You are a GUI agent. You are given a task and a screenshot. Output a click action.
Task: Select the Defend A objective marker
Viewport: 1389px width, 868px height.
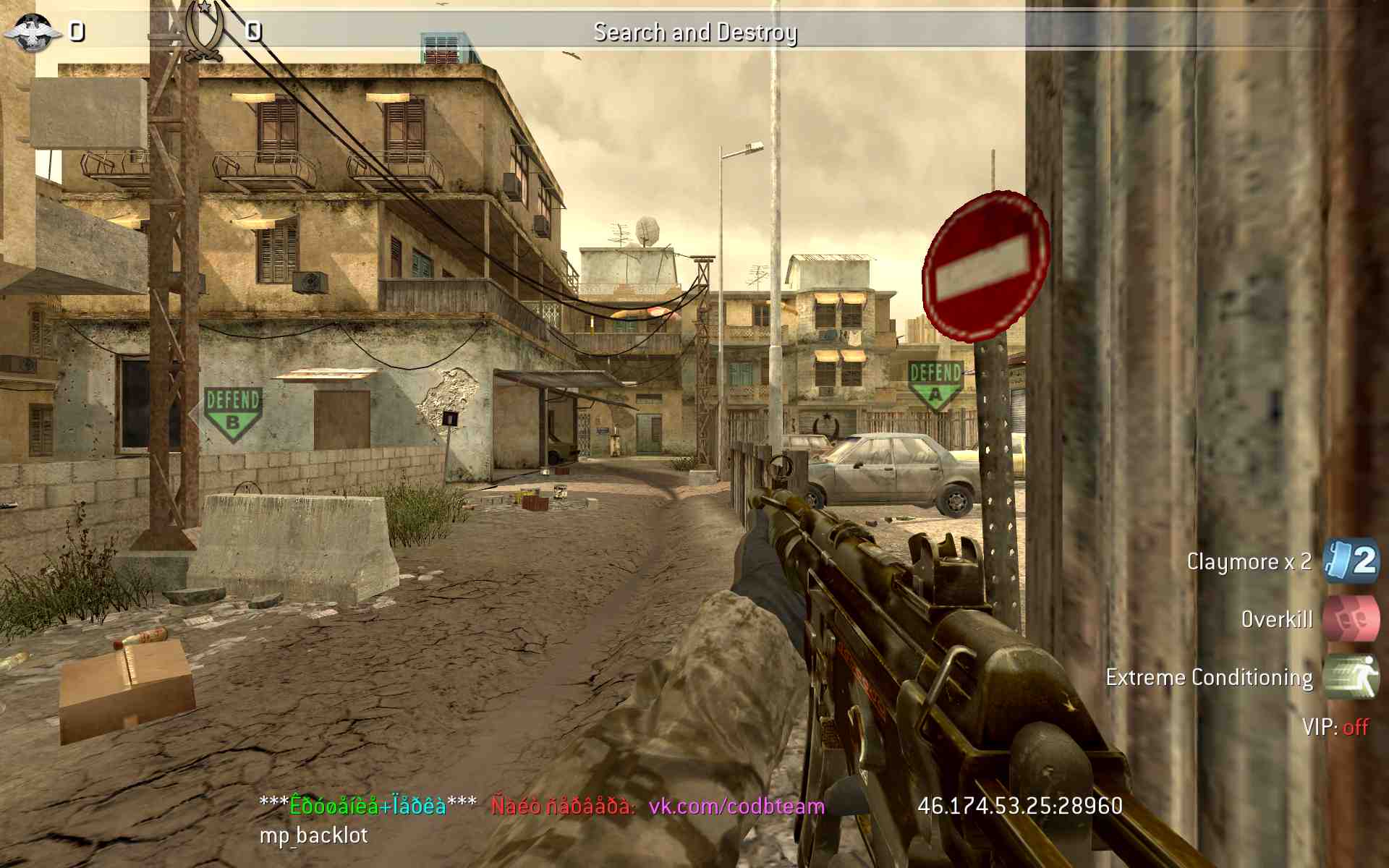[935, 384]
